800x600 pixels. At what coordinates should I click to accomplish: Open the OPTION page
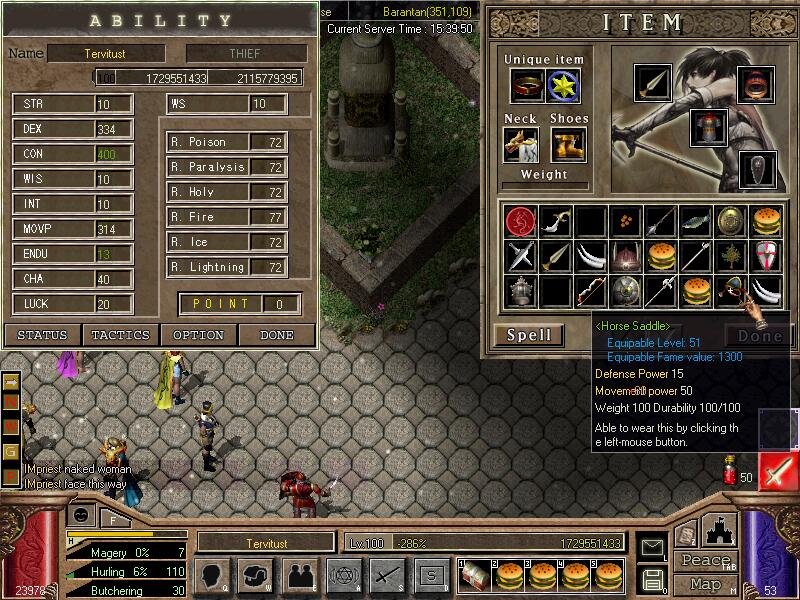point(198,335)
